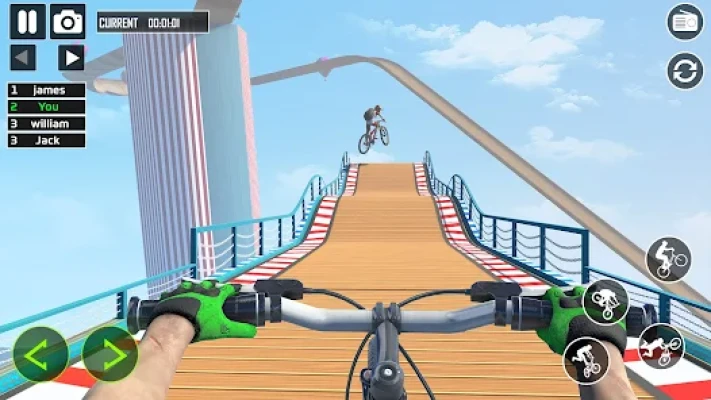Open the radio icon button
The image size is (711, 400).
[685, 22]
